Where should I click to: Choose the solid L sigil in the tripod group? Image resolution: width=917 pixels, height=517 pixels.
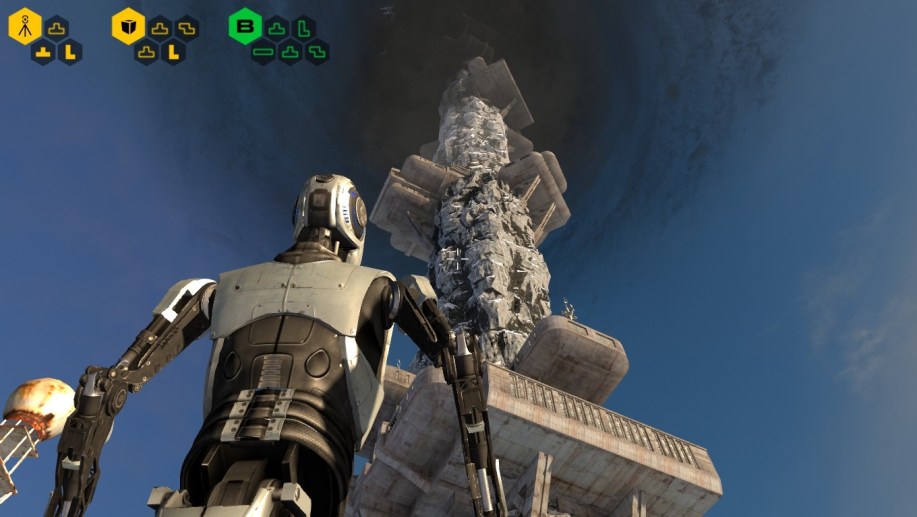pyautogui.click(x=69, y=52)
